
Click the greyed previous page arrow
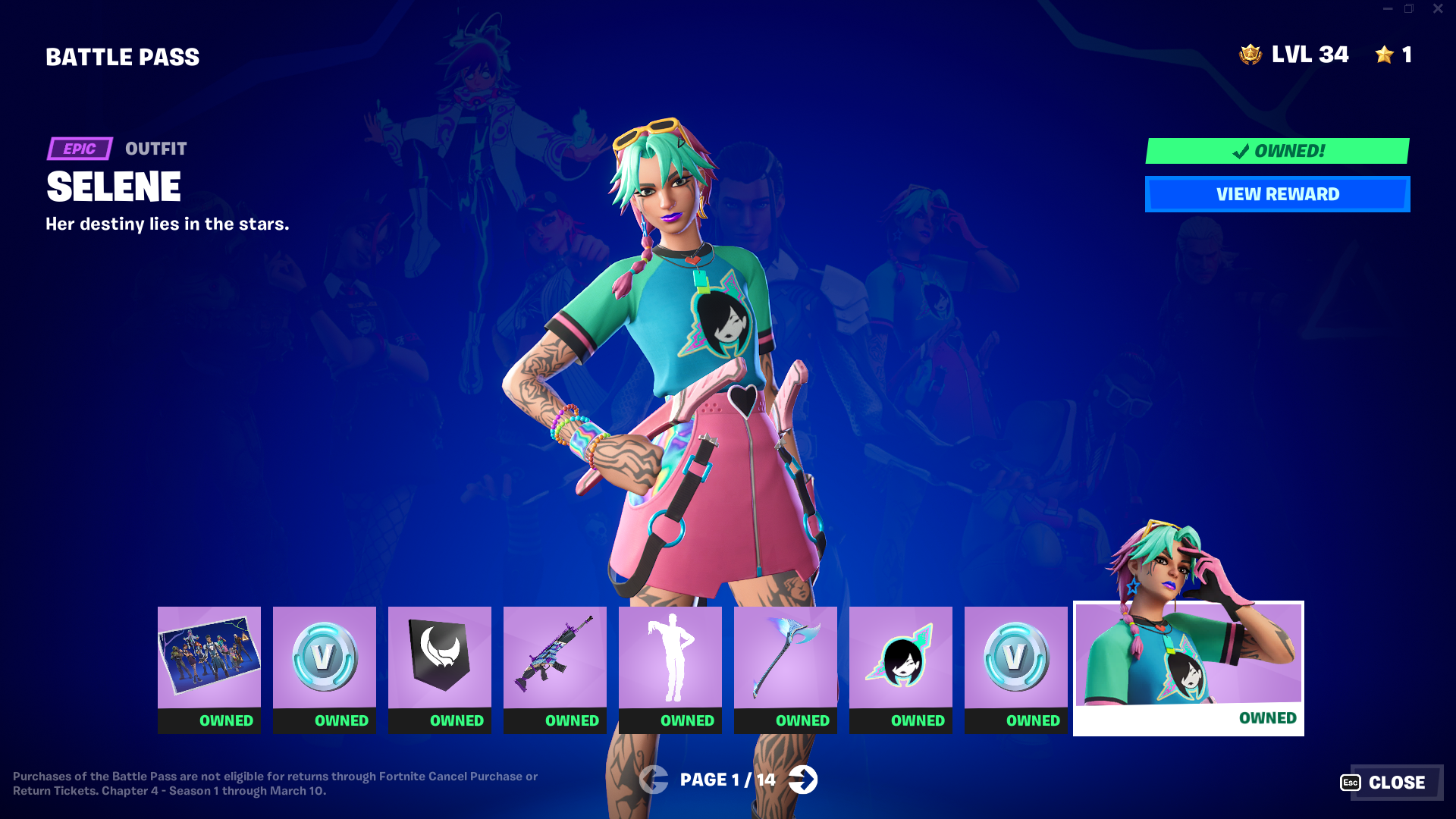(x=653, y=780)
